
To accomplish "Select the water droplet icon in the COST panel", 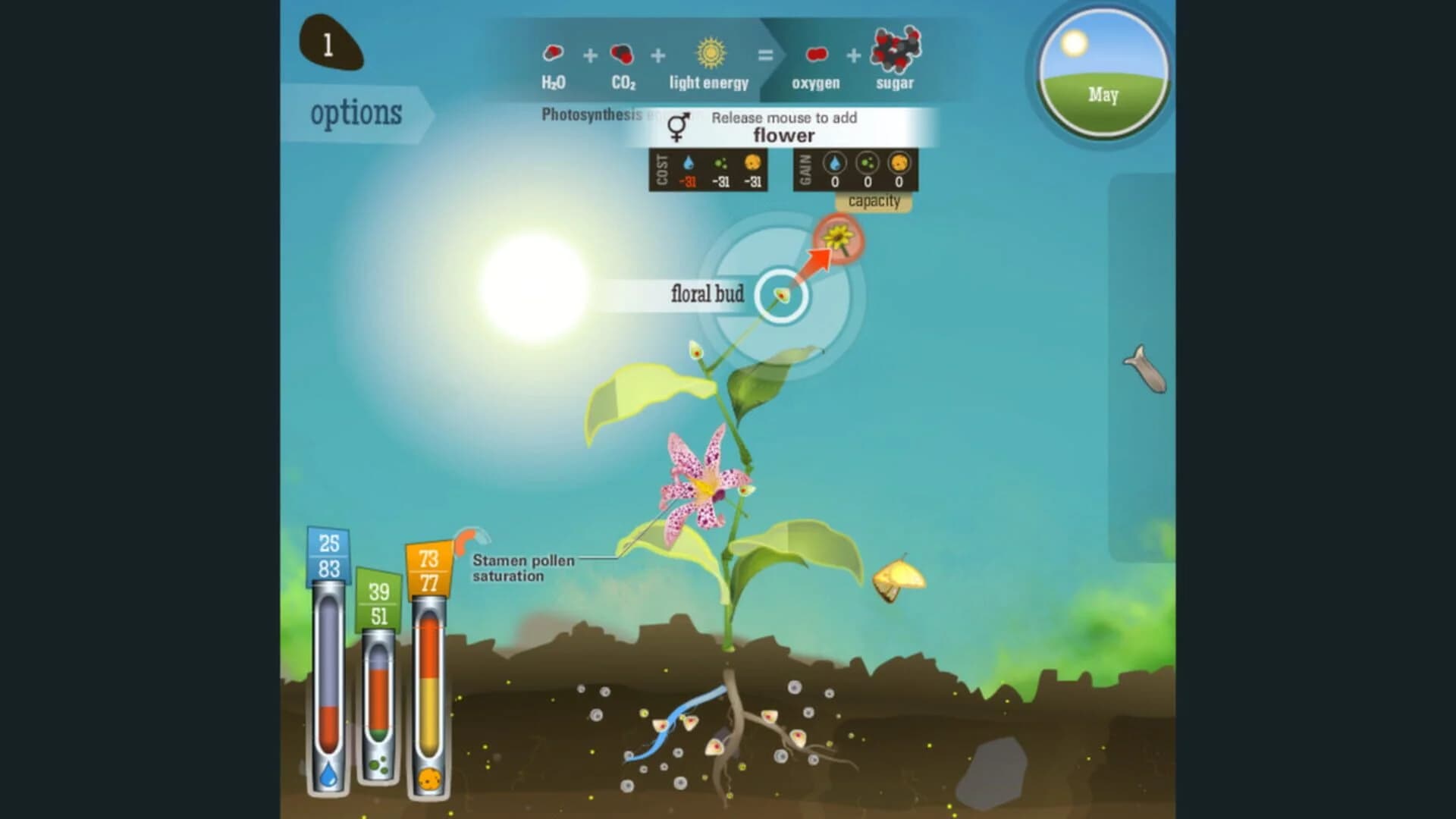I will pos(686,162).
